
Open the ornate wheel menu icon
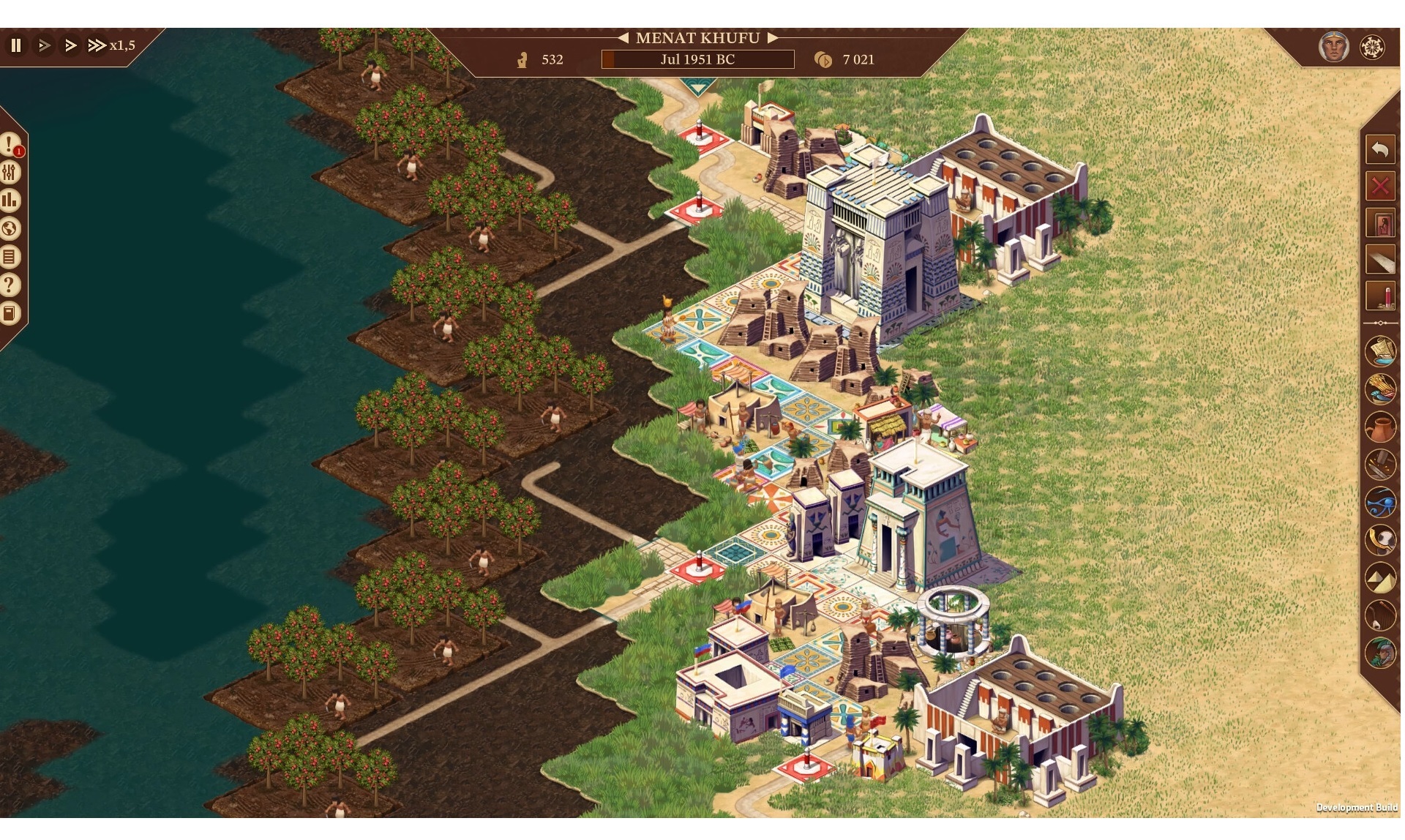(1372, 48)
